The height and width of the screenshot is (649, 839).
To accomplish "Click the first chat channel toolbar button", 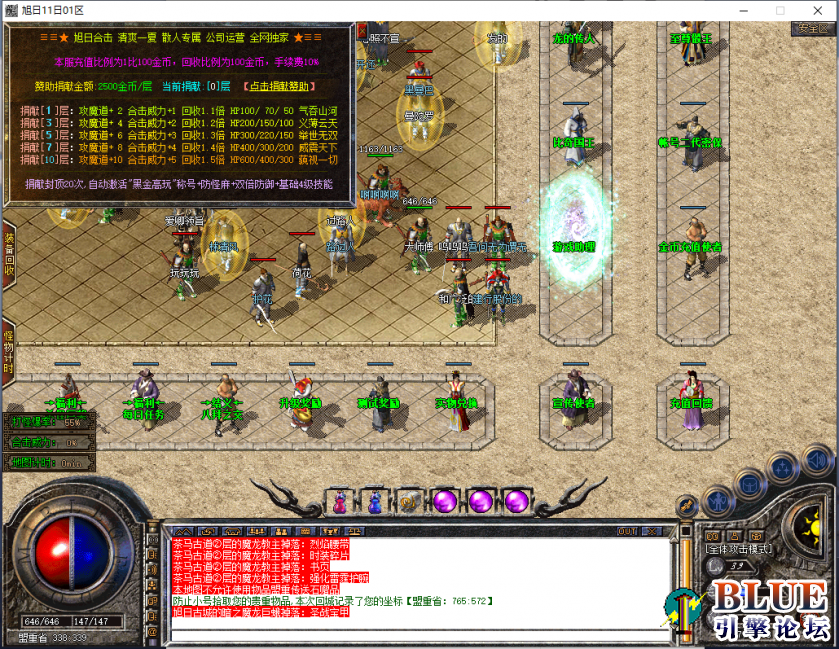I will (181, 531).
